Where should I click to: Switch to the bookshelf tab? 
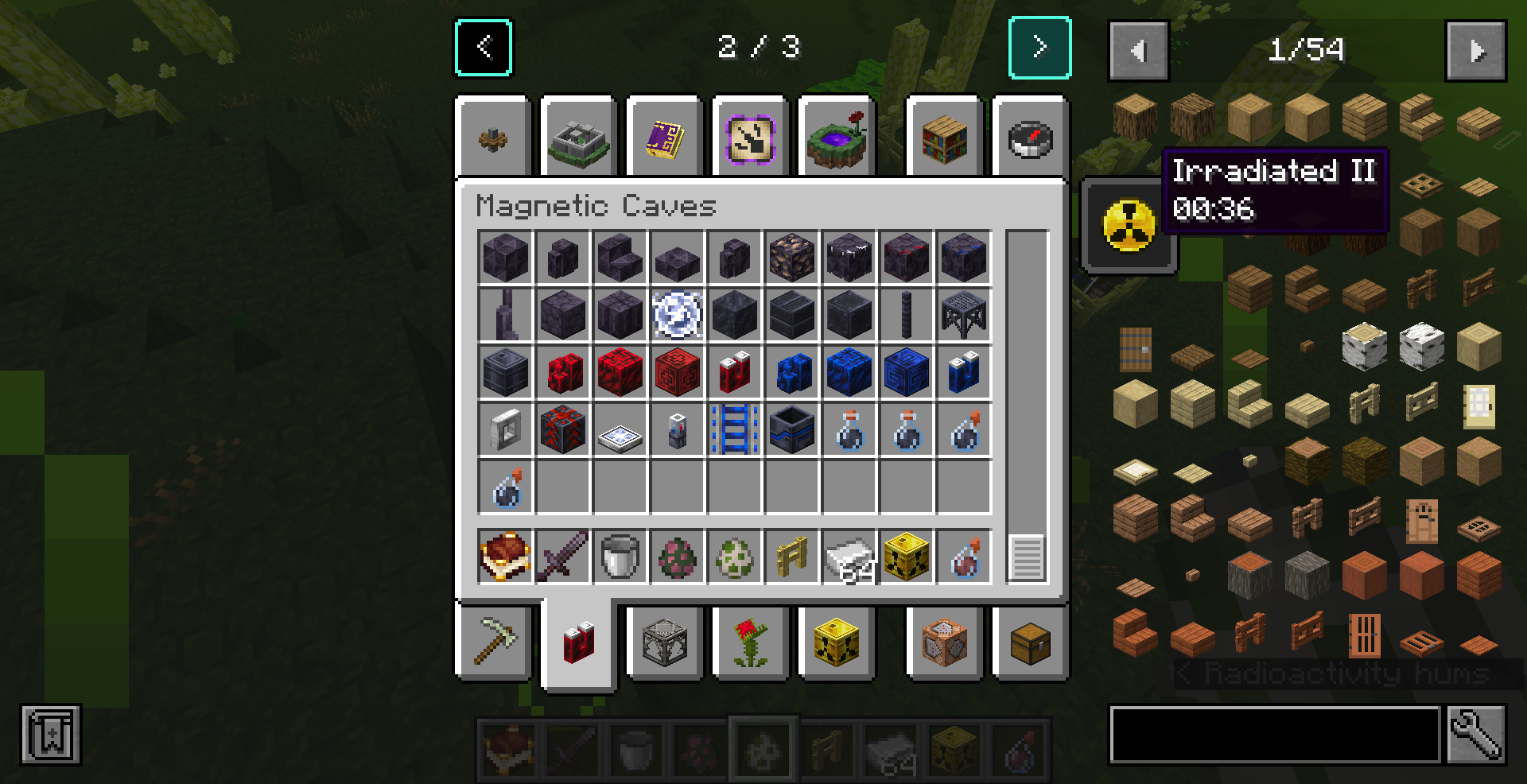coord(943,137)
